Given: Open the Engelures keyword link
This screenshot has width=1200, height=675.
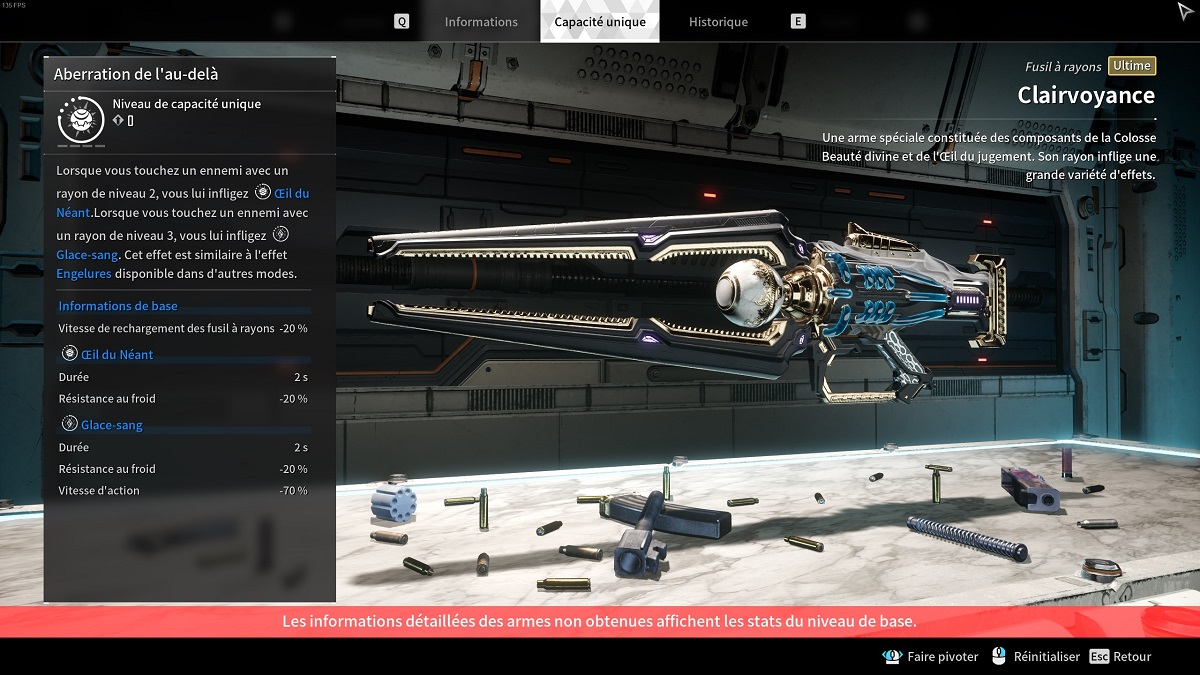Looking at the screenshot, I should coord(84,274).
